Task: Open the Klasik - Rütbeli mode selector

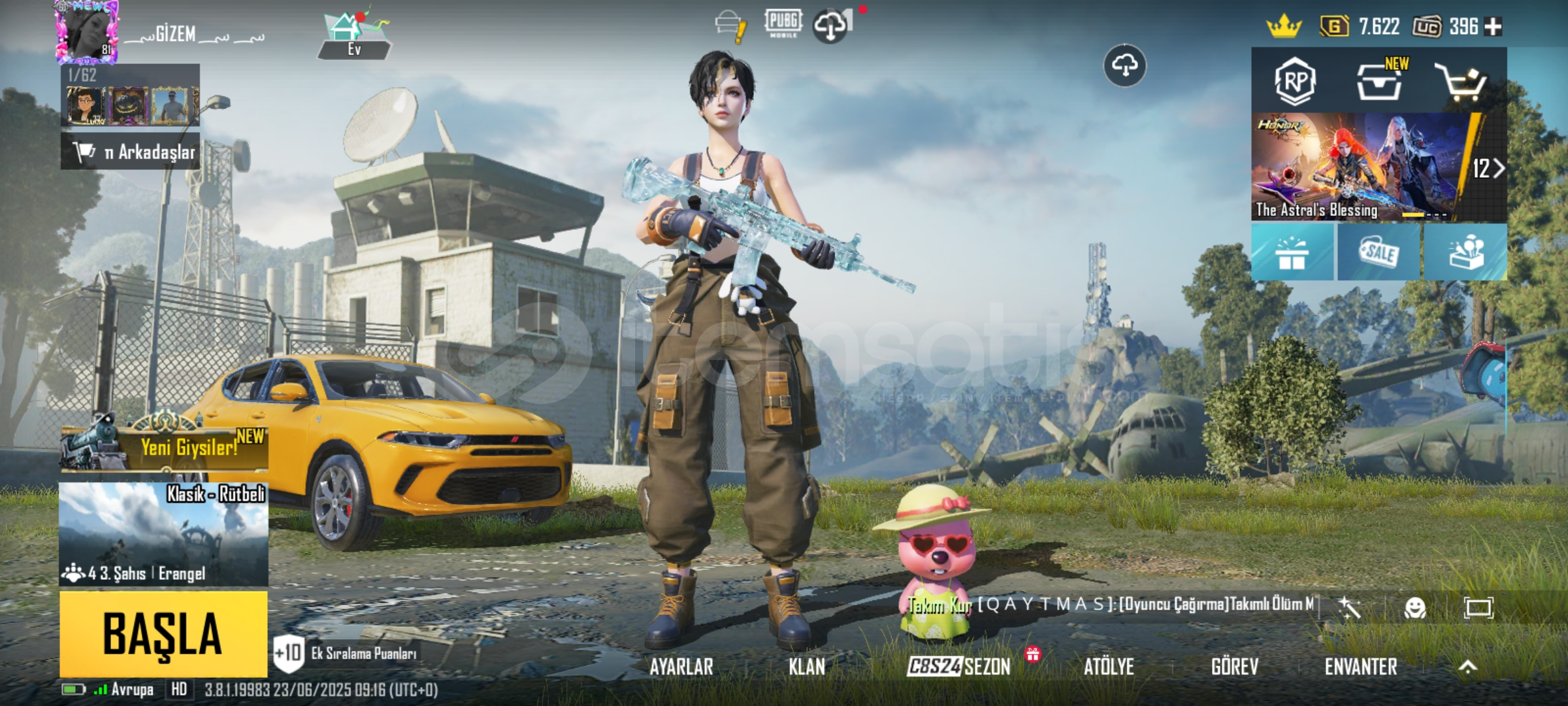Action: (163, 534)
